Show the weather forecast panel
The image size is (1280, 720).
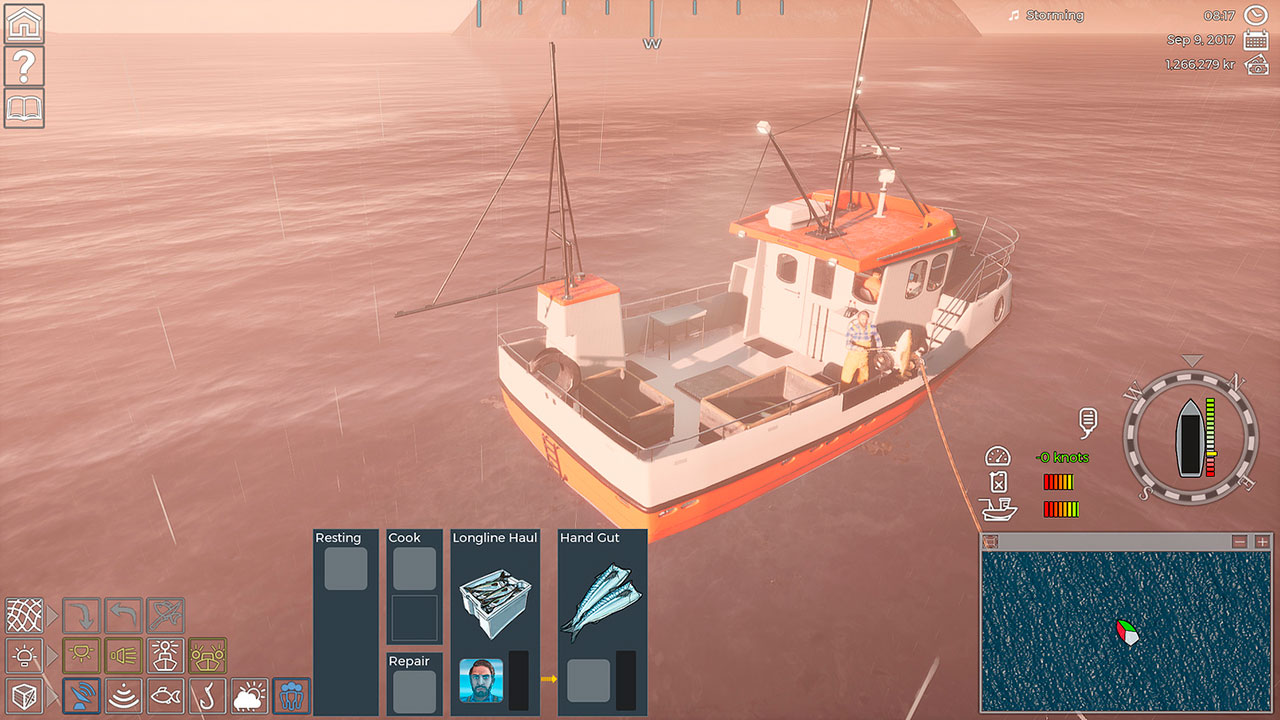[x=250, y=695]
